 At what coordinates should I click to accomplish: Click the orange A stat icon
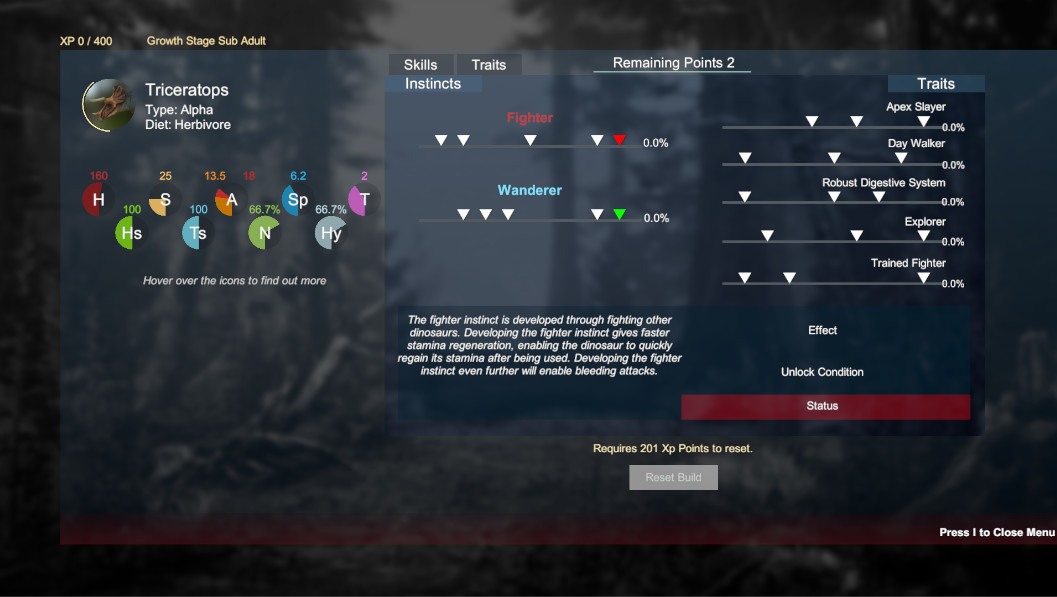click(231, 200)
